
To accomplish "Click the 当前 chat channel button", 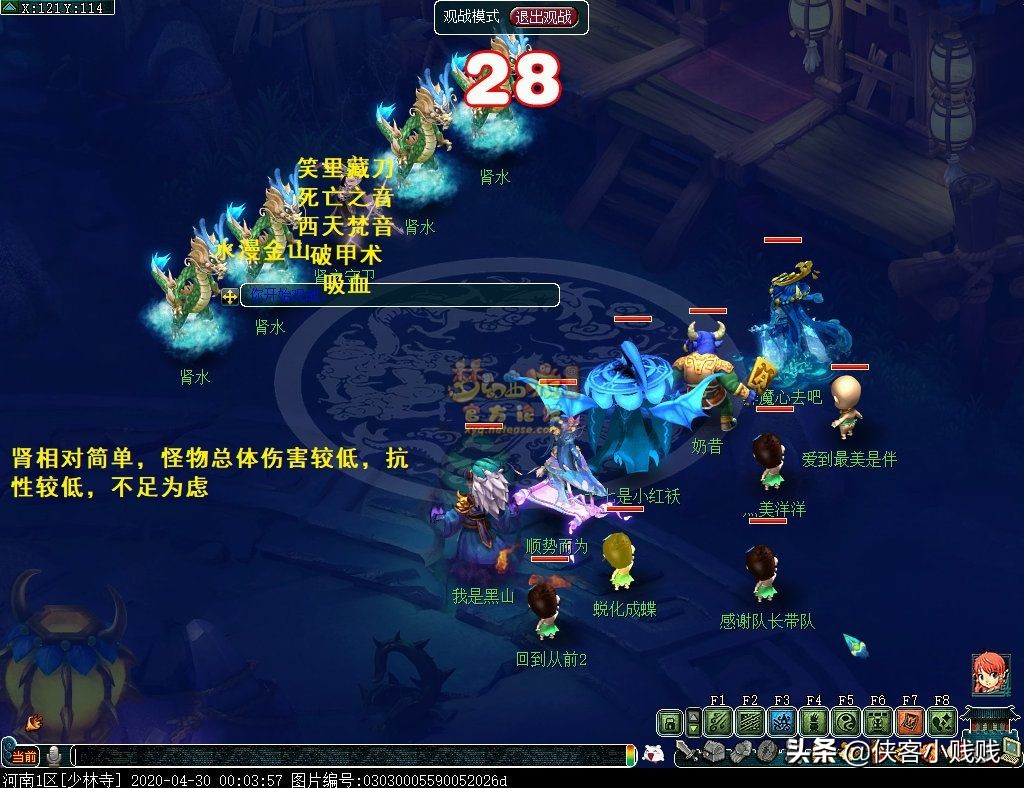I will [24, 756].
